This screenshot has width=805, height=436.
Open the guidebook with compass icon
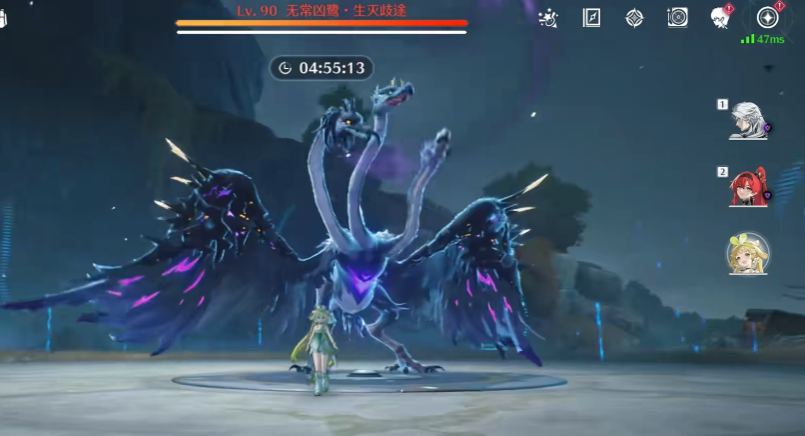591,18
